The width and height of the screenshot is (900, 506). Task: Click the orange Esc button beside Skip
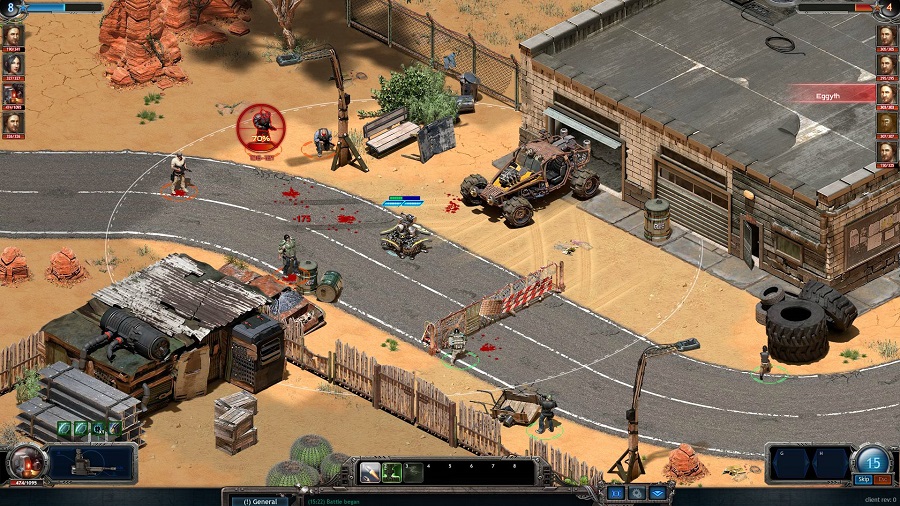pyautogui.click(x=883, y=480)
